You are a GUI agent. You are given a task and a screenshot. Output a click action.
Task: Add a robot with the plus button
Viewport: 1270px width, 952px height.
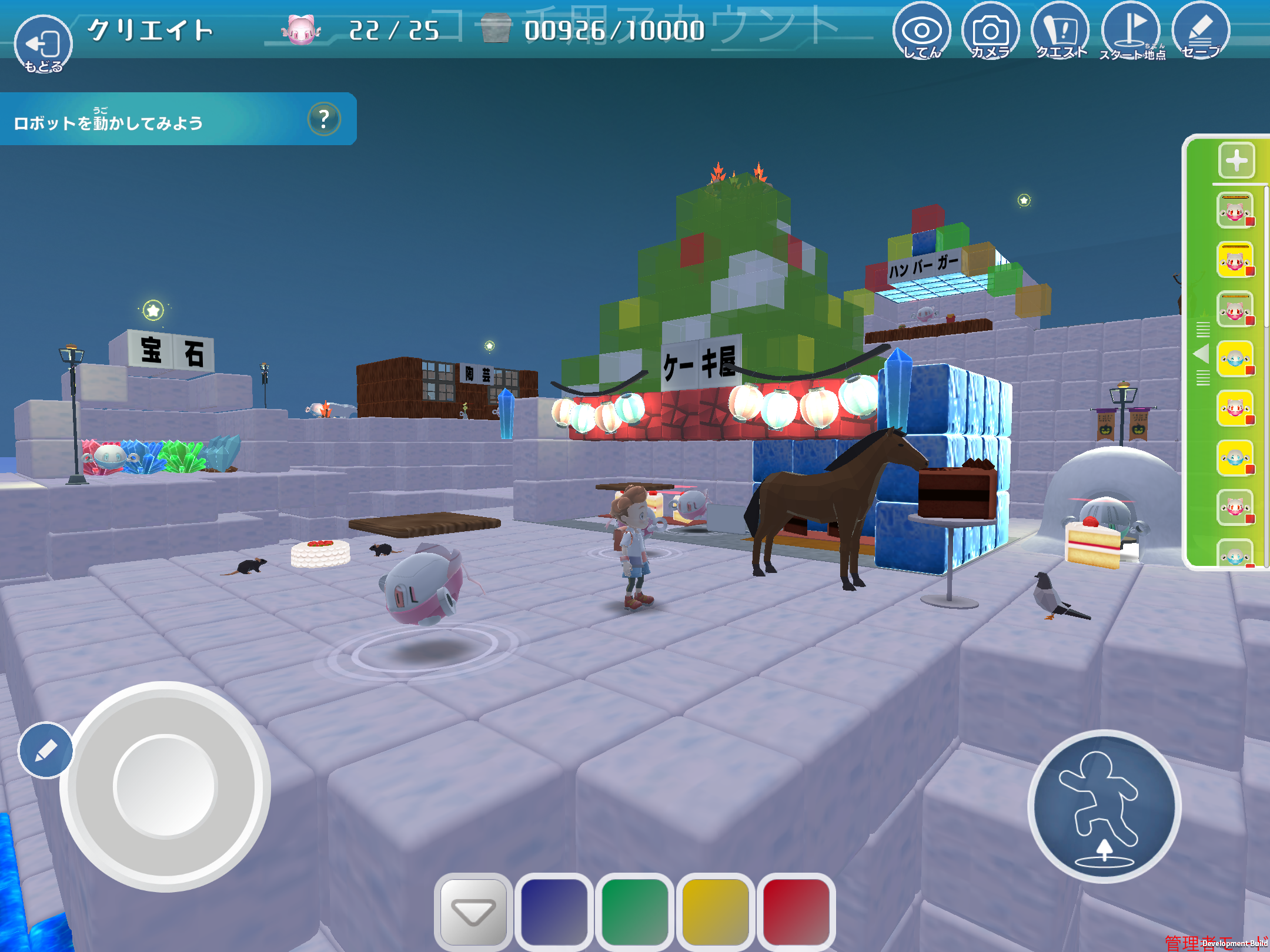1236,160
